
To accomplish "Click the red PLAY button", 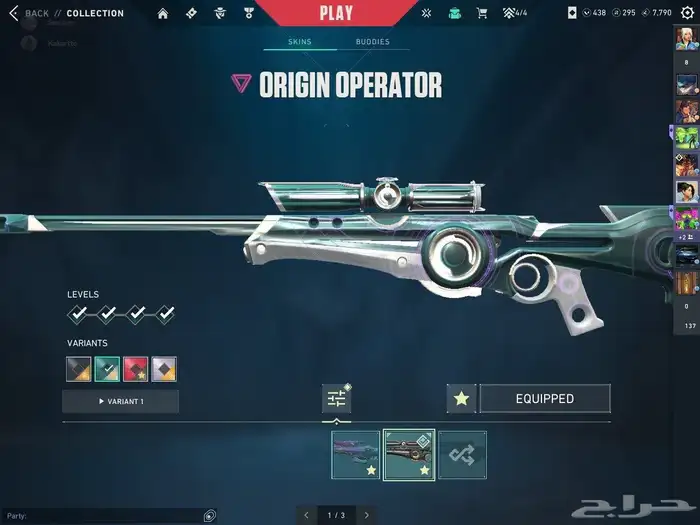I will tap(336, 13).
